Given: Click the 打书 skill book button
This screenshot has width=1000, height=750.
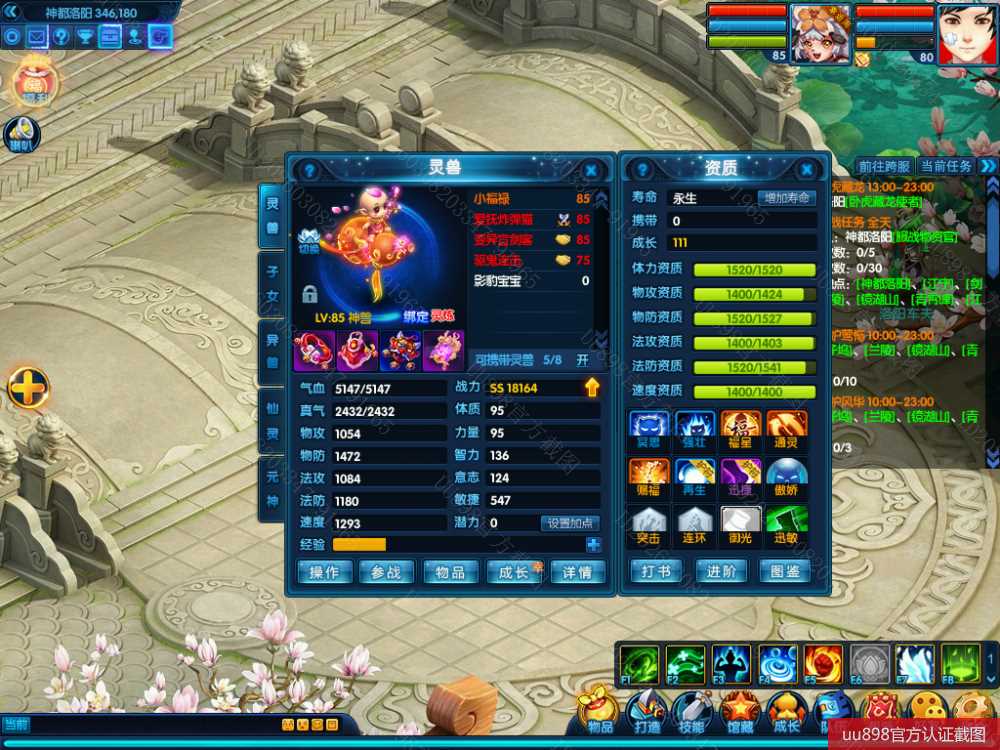Looking at the screenshot, I should click(657, 571).
